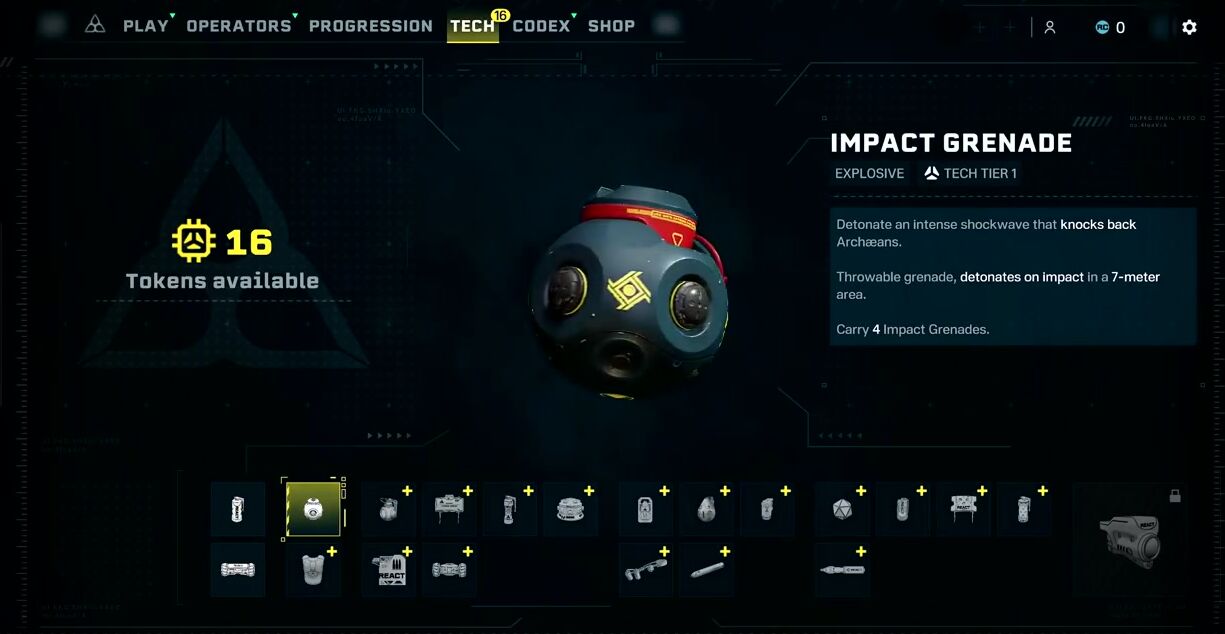Screen dimensions: 1225x634
Task: Select the wheeled recon drone slot
Action: coord(238,570)
